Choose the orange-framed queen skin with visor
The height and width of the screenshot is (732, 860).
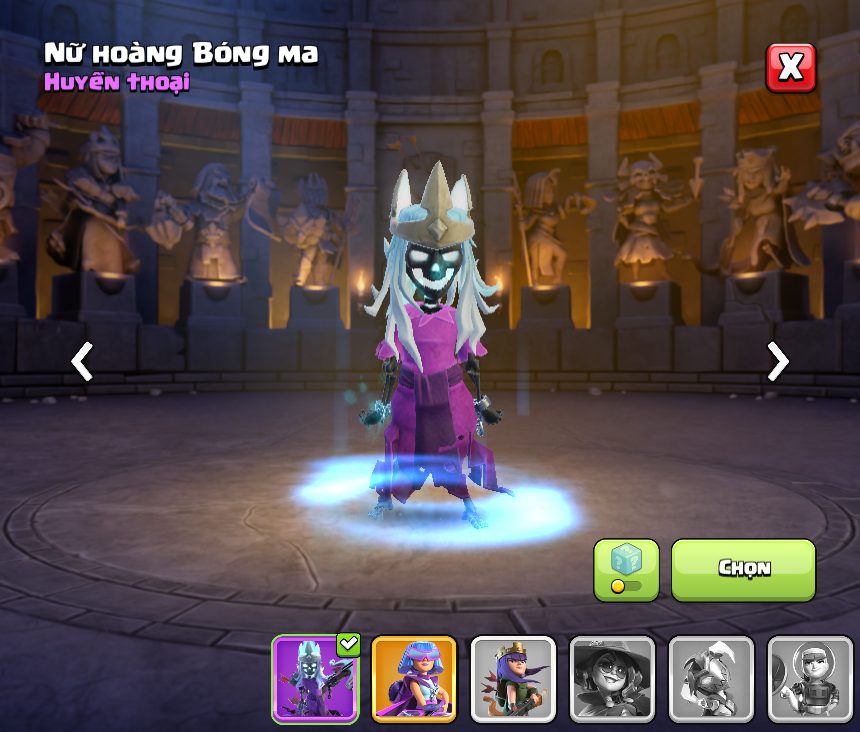pyautogui.click(x=414, y=679)
